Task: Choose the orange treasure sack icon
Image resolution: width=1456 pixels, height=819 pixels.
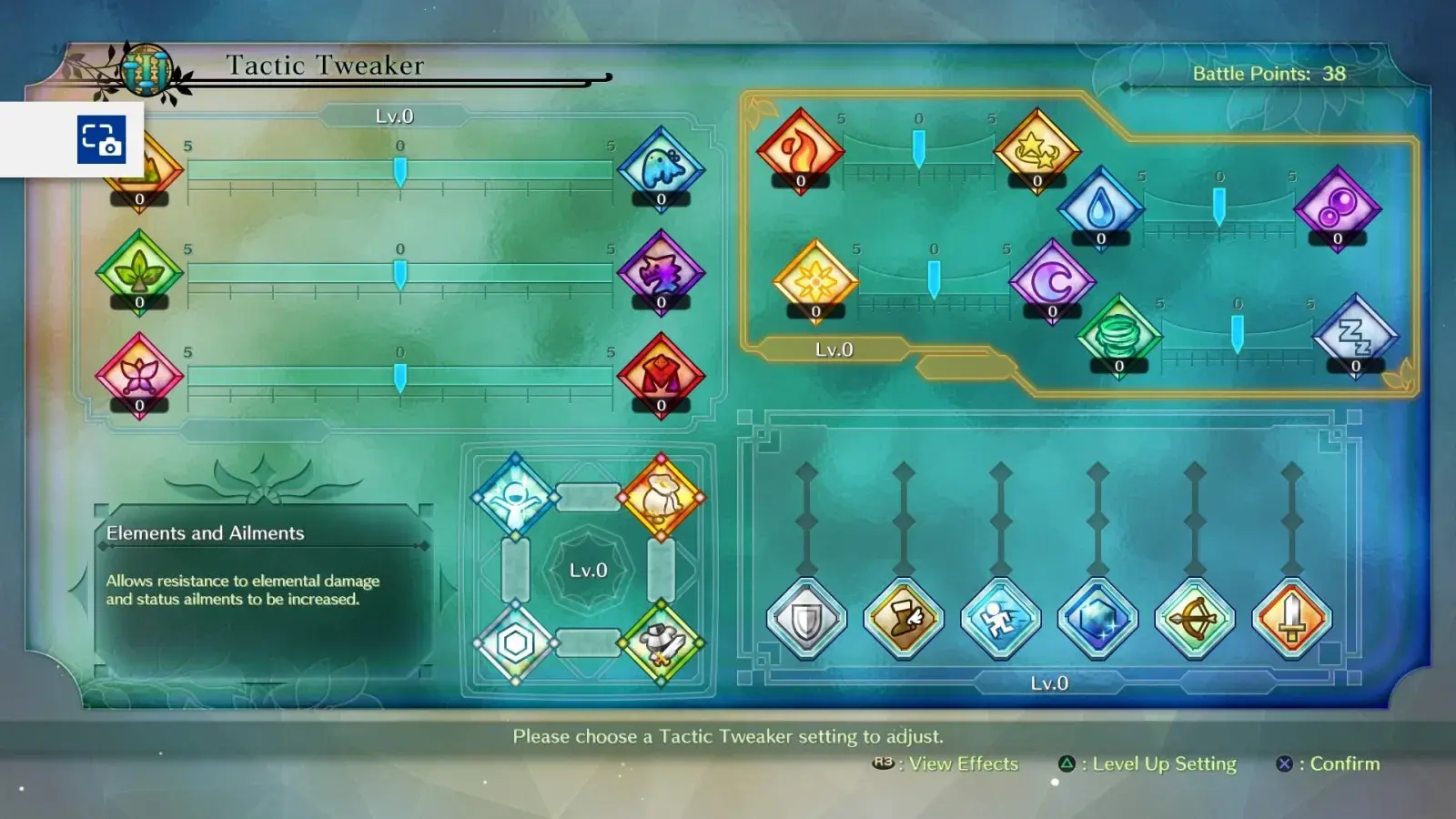Action: [x=662, y=497]
